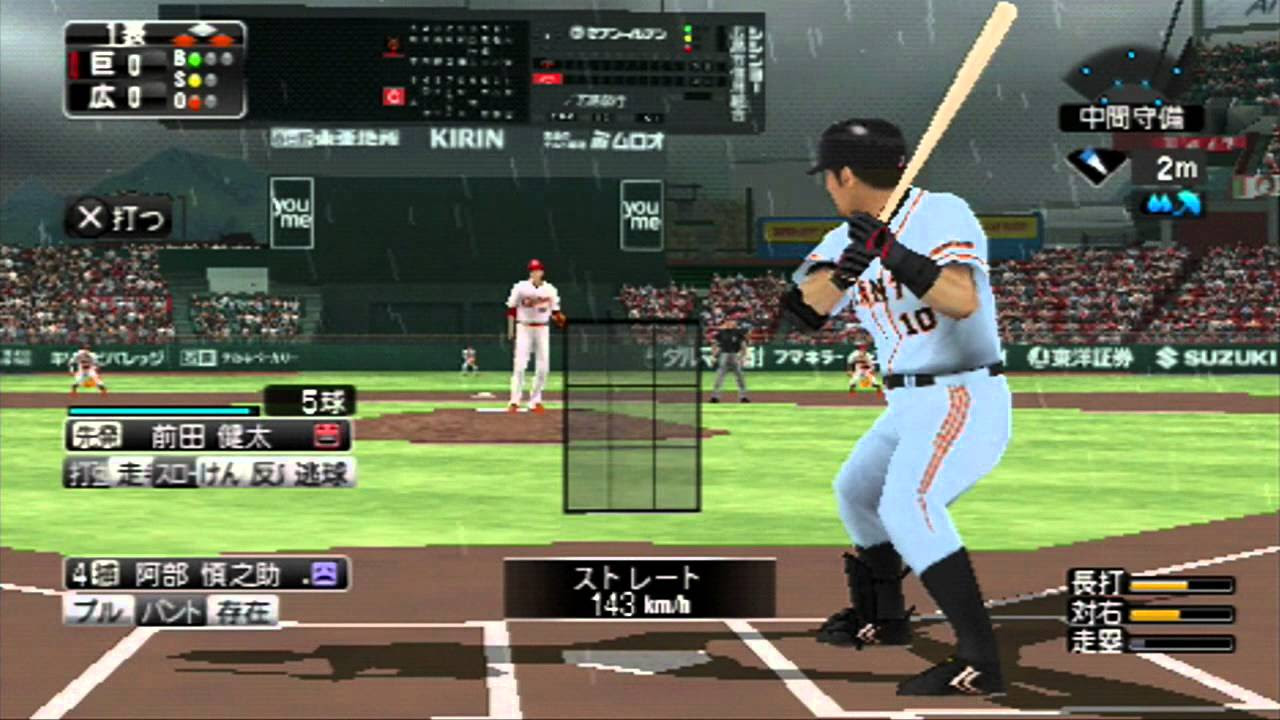The height and width of the screenshot is (720, 1280).
Task: Click the wind direction diamond indicator icon
Action: click(1095, 165)
